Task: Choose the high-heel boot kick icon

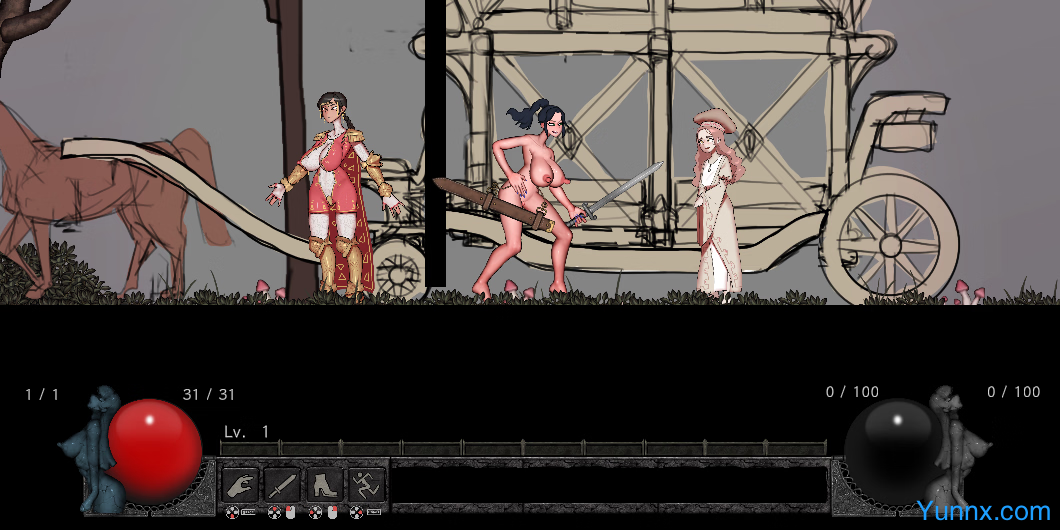Action: [x=324, y=485]
